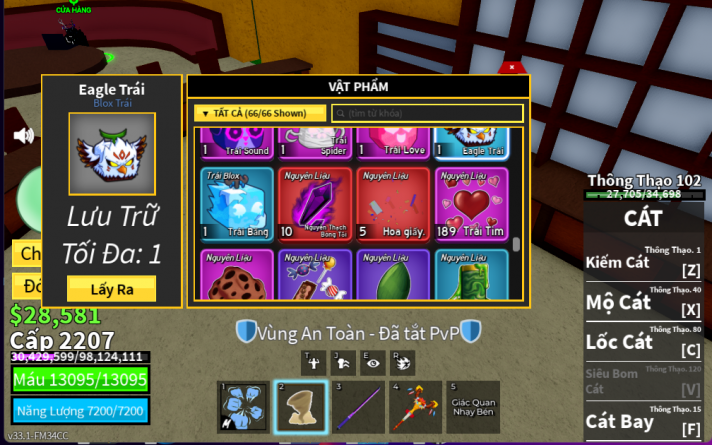The width and height of the screenshot is (712, 445).
Task: Toggle the sound speaker icon
Action: pyautogui.click(x=23, y=136)
